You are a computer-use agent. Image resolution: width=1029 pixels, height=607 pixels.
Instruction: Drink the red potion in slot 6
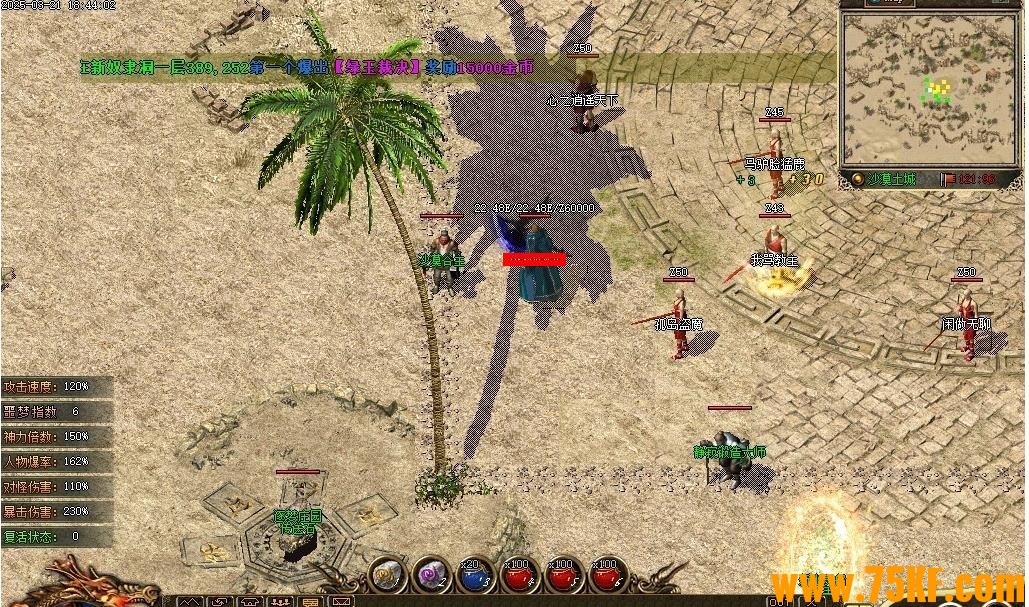(605, 575)
